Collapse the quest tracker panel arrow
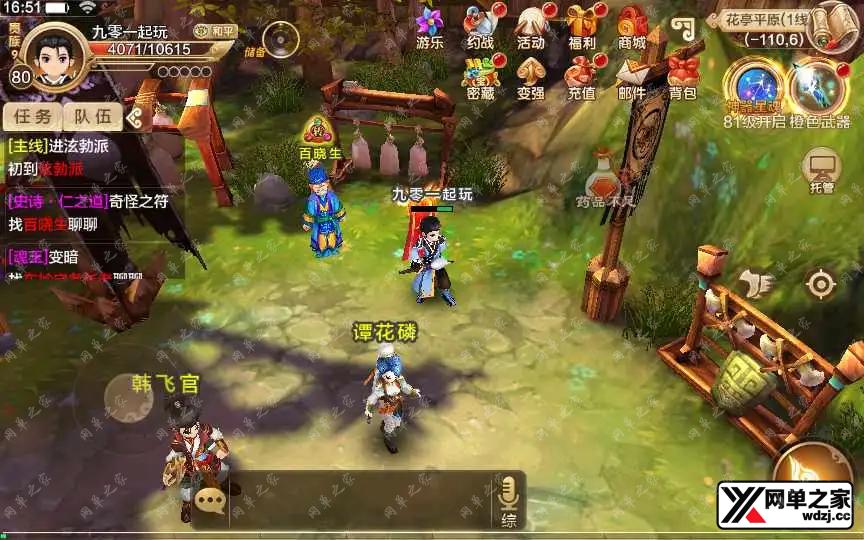The height and width of the screenshot is (540, 864). pyautogui.click(x=136, y=117)
